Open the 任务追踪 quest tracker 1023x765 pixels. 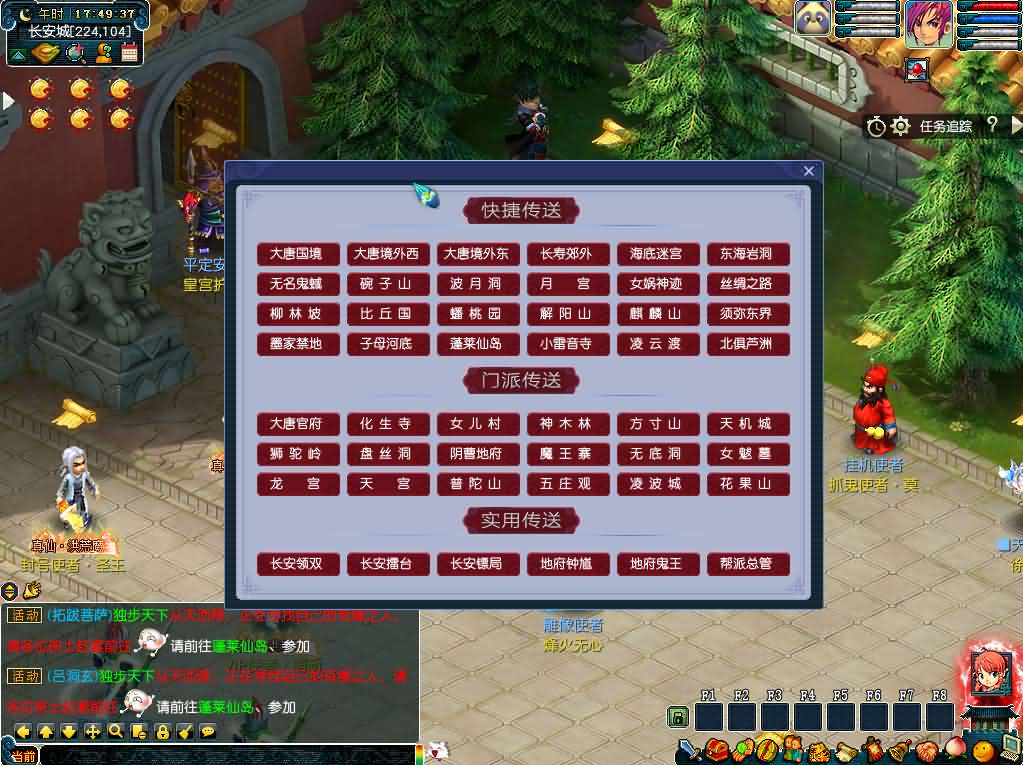[945, 126]
